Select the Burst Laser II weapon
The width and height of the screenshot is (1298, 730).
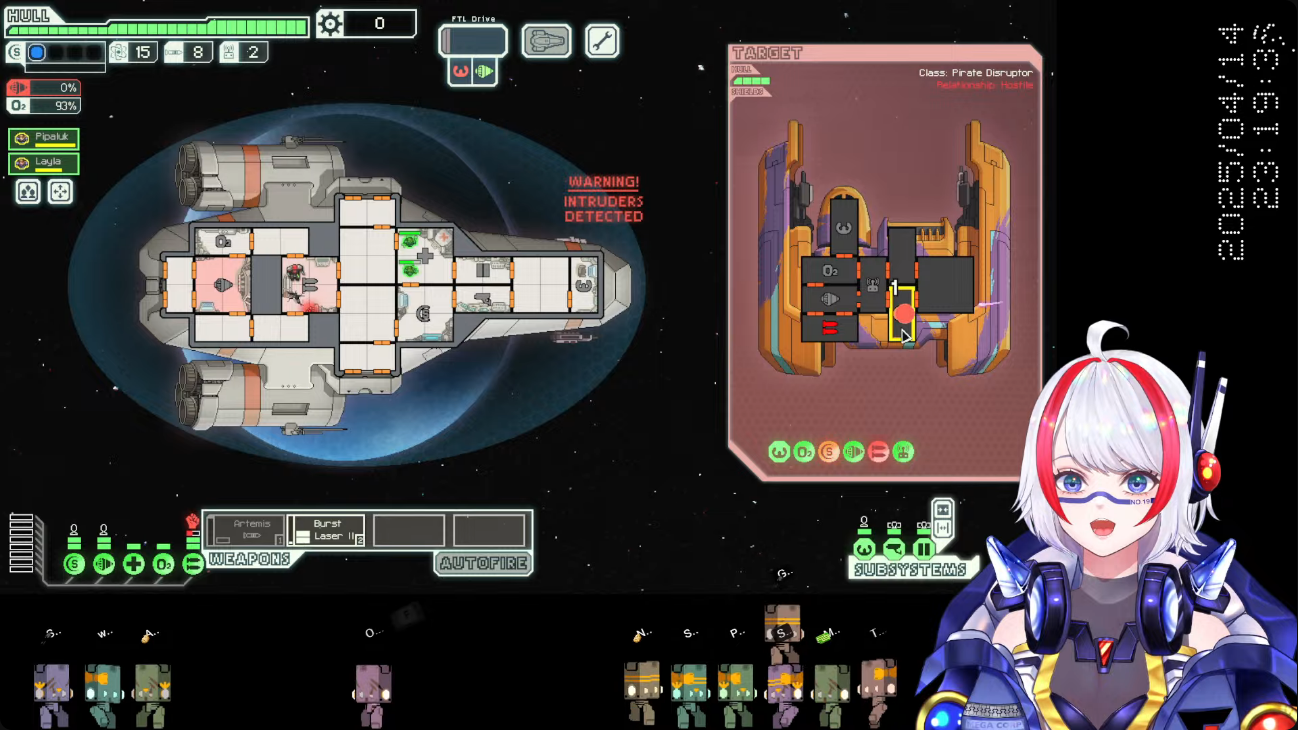click(326, 530)
